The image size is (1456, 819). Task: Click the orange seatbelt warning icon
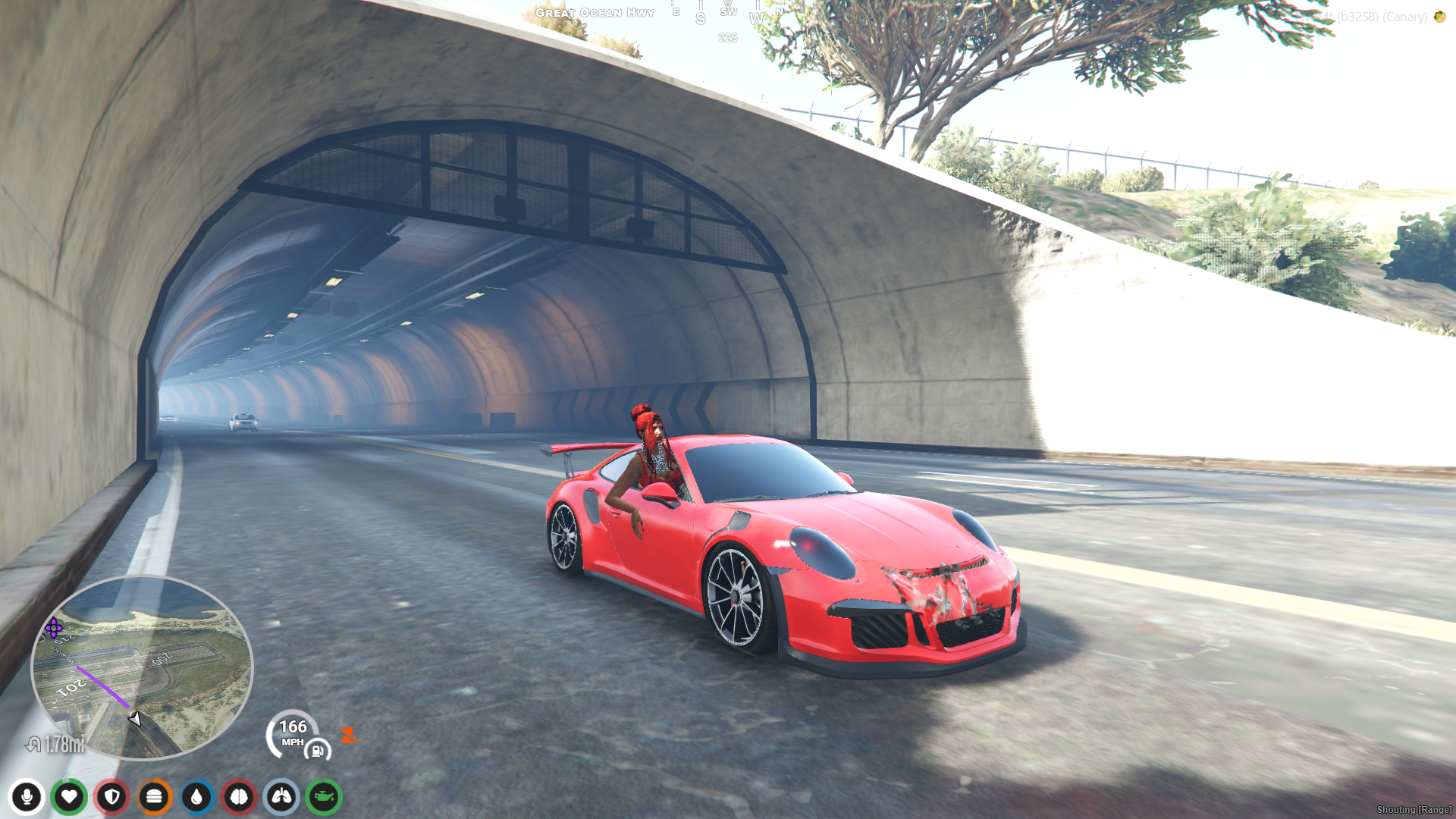point(349,734)
